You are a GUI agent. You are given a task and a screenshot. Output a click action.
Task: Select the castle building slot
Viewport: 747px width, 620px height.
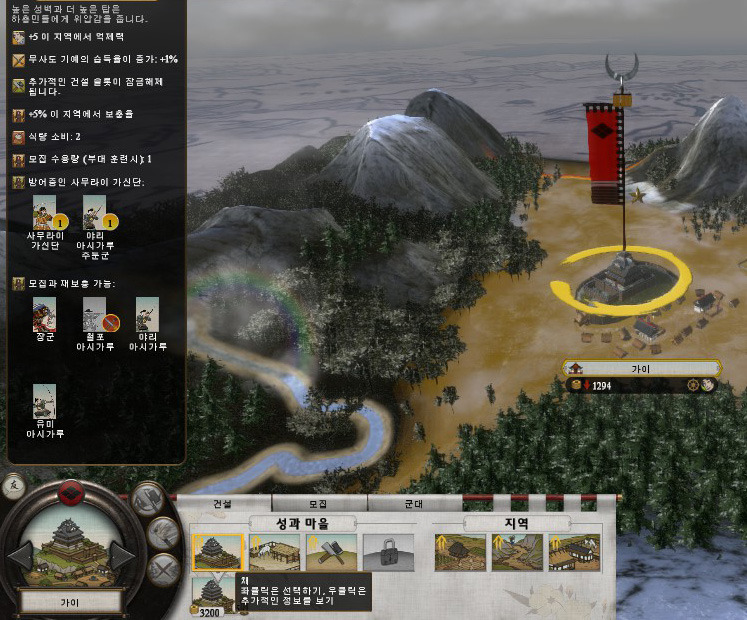[218, 551]
